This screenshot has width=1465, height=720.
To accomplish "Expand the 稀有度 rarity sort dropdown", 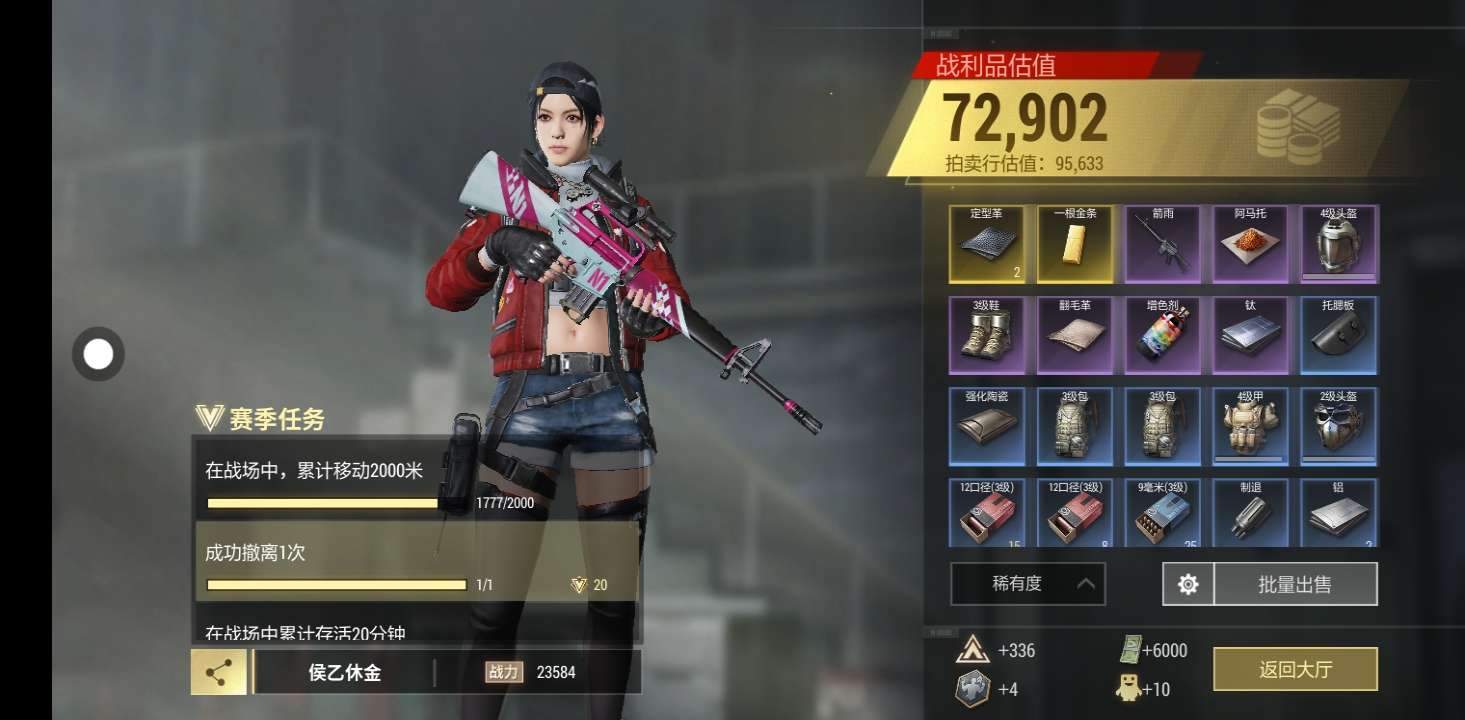I will [x=1028, y=584].
